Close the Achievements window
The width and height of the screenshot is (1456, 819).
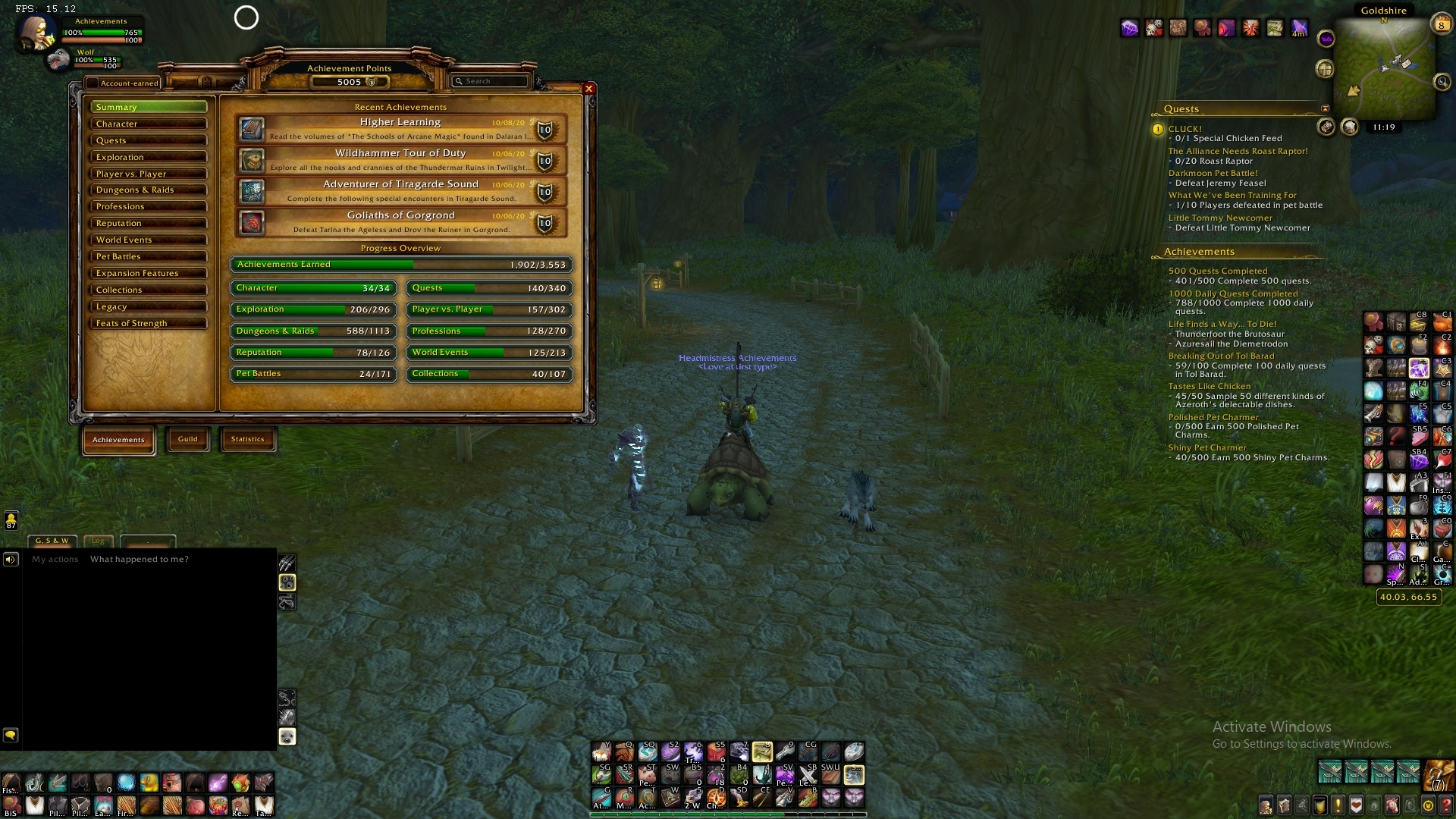tap(588, 89)
